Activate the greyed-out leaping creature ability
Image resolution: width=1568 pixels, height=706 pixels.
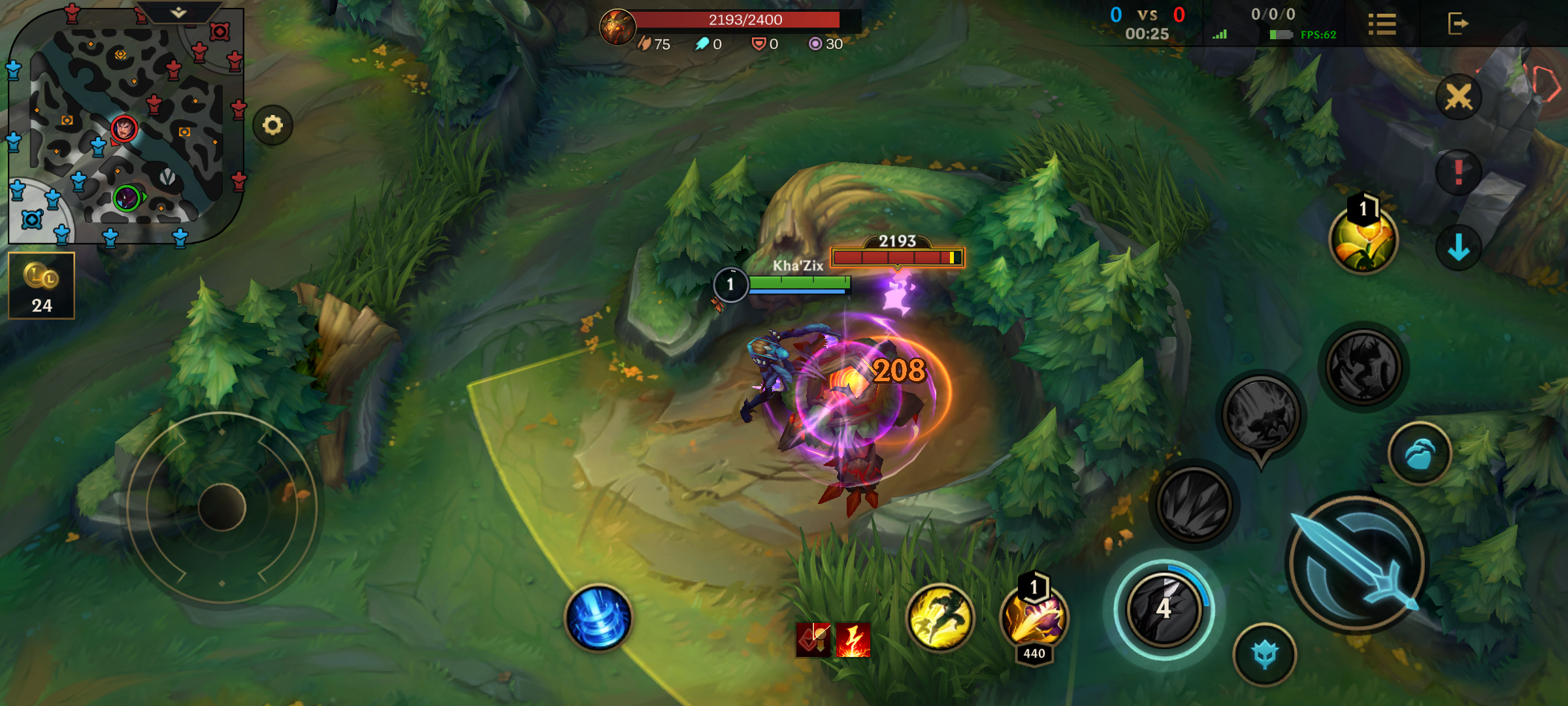(1261, 415)
